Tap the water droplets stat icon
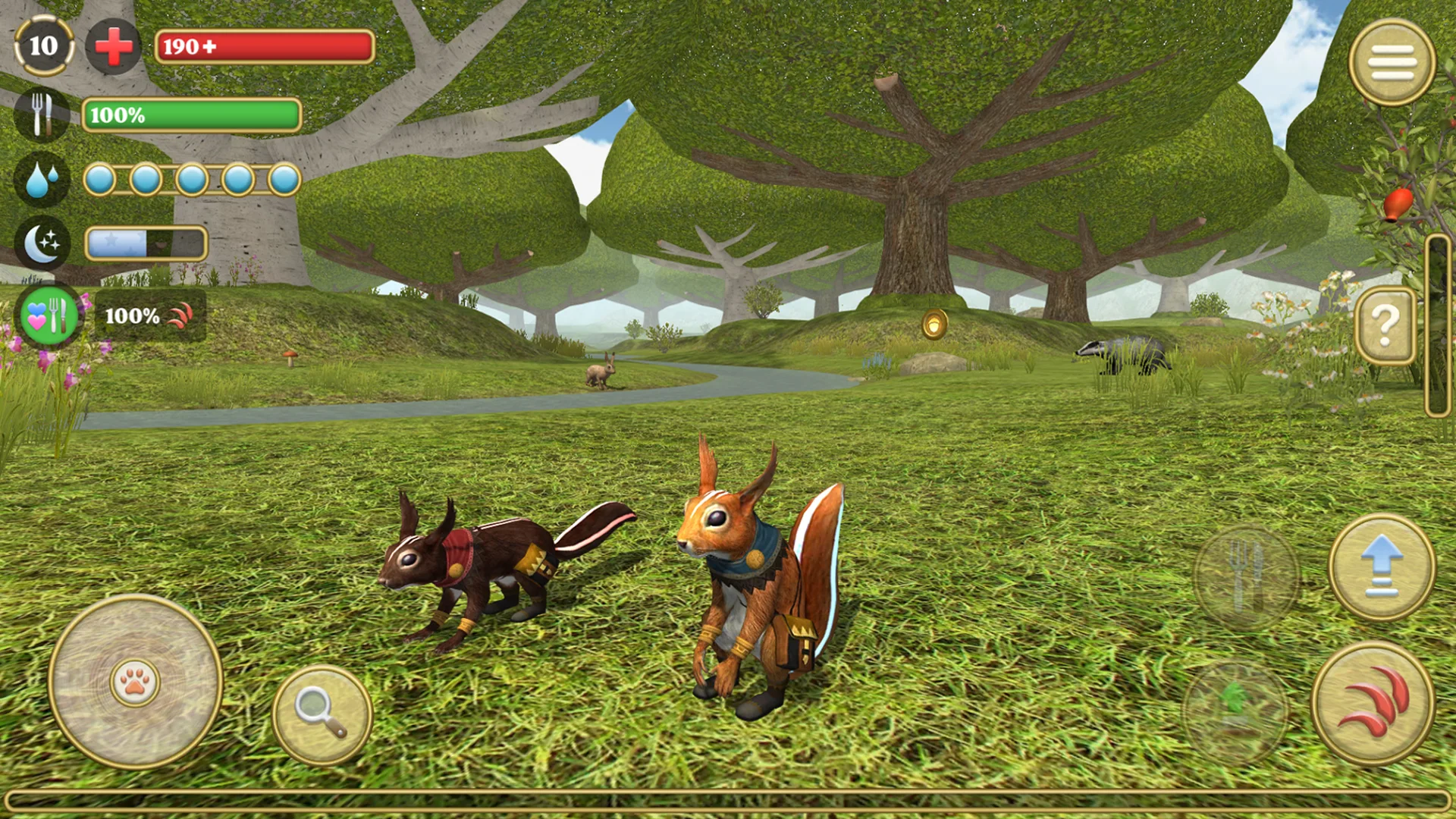This screenshot has height=819, width=1456. pyautogui.click(x=42, y=180)
